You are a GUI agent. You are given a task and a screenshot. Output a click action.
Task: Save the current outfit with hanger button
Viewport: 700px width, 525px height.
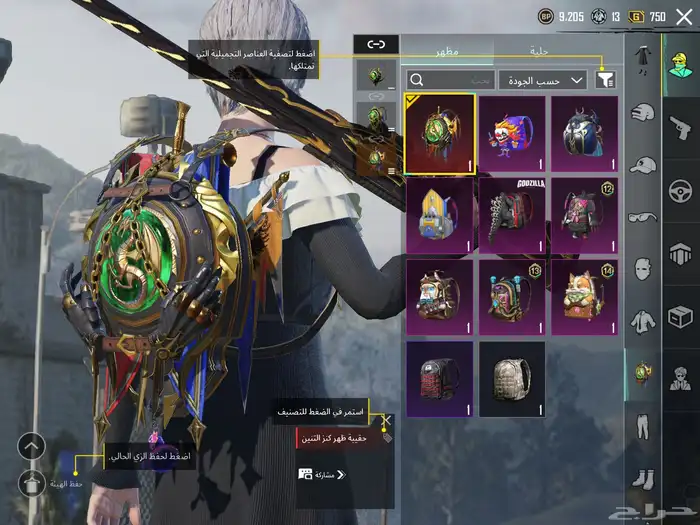32,483
